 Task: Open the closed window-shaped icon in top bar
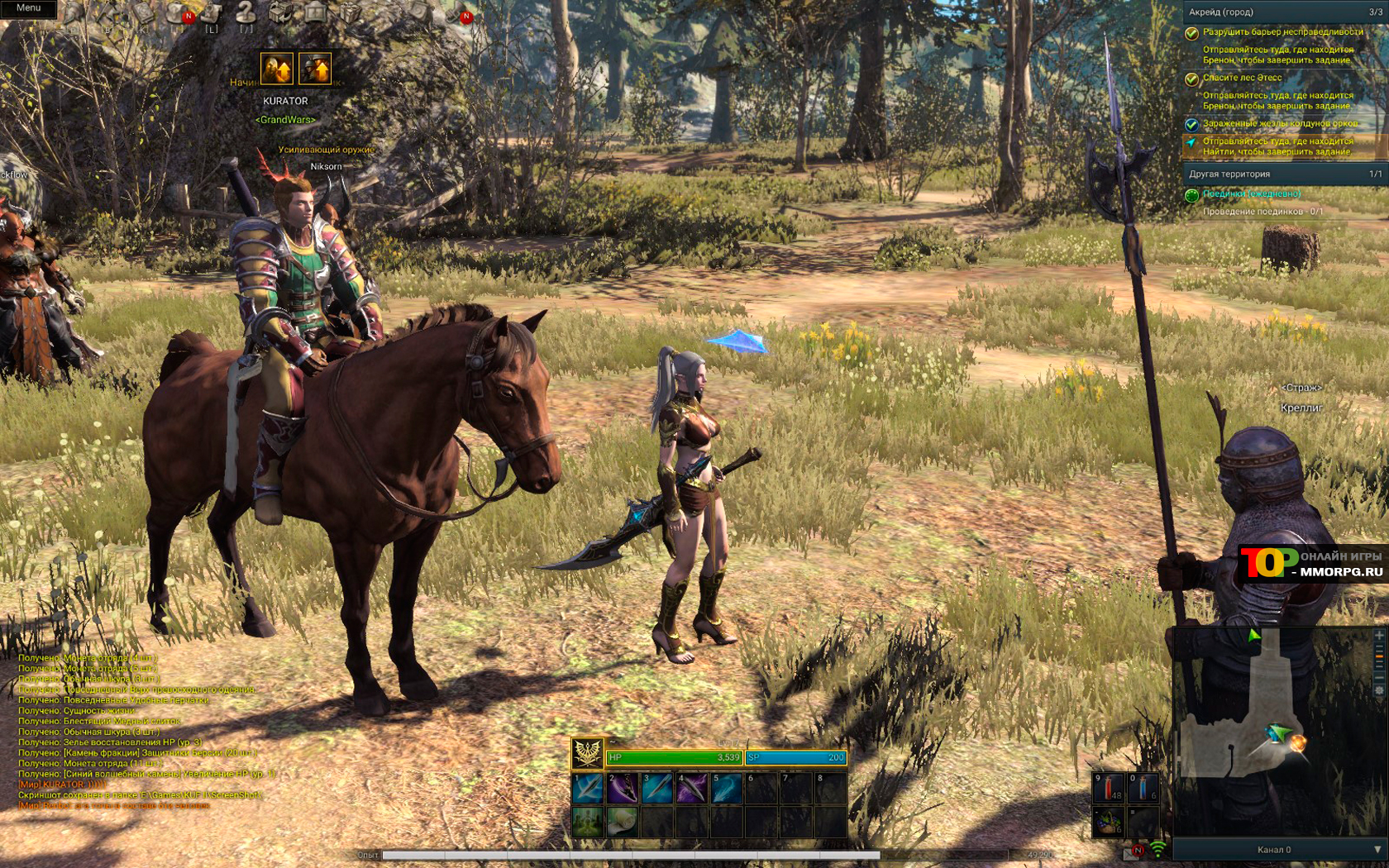pyautogui.click(x=316, y=12)
